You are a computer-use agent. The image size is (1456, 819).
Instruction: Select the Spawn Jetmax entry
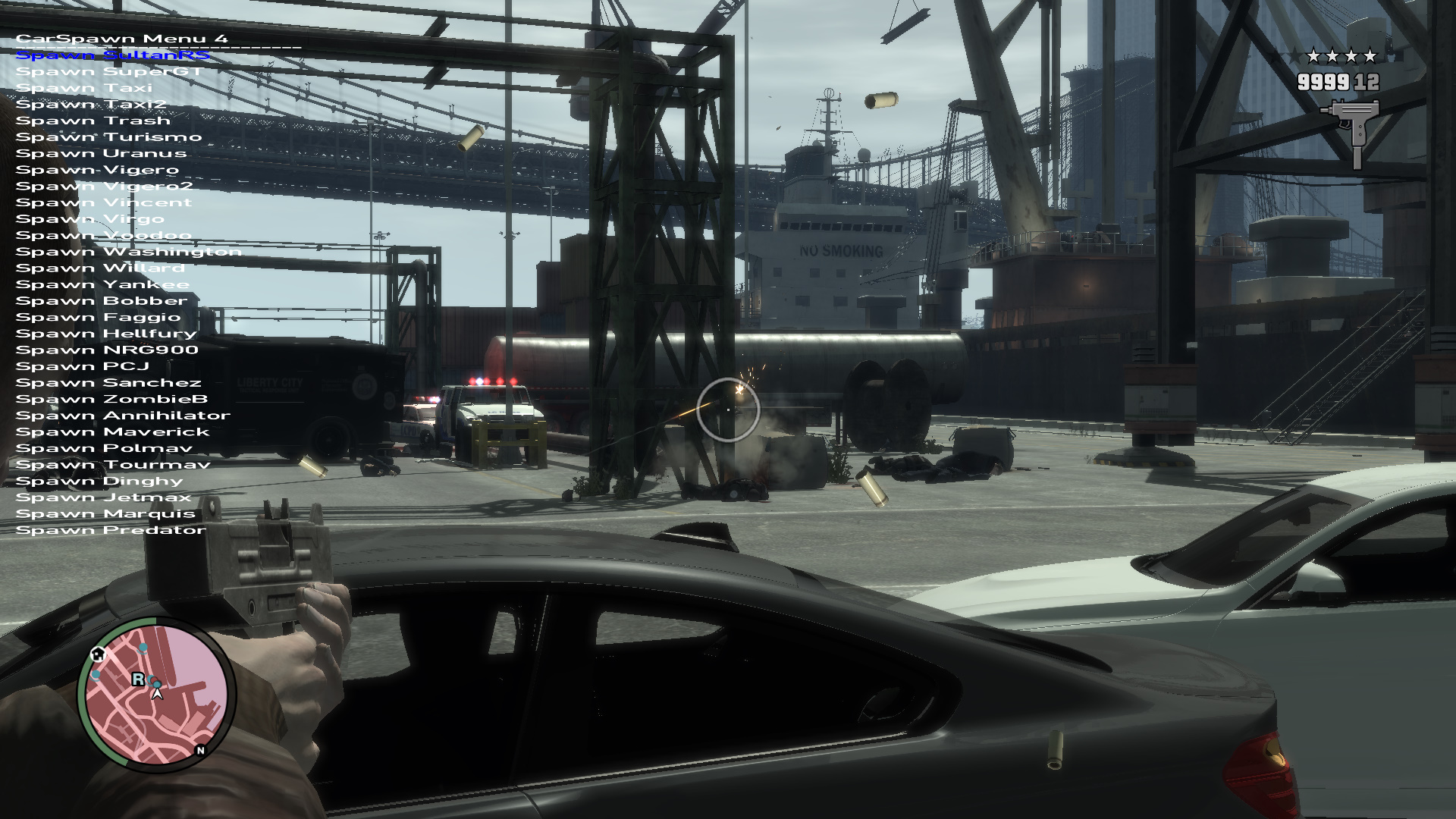point(103,497)
